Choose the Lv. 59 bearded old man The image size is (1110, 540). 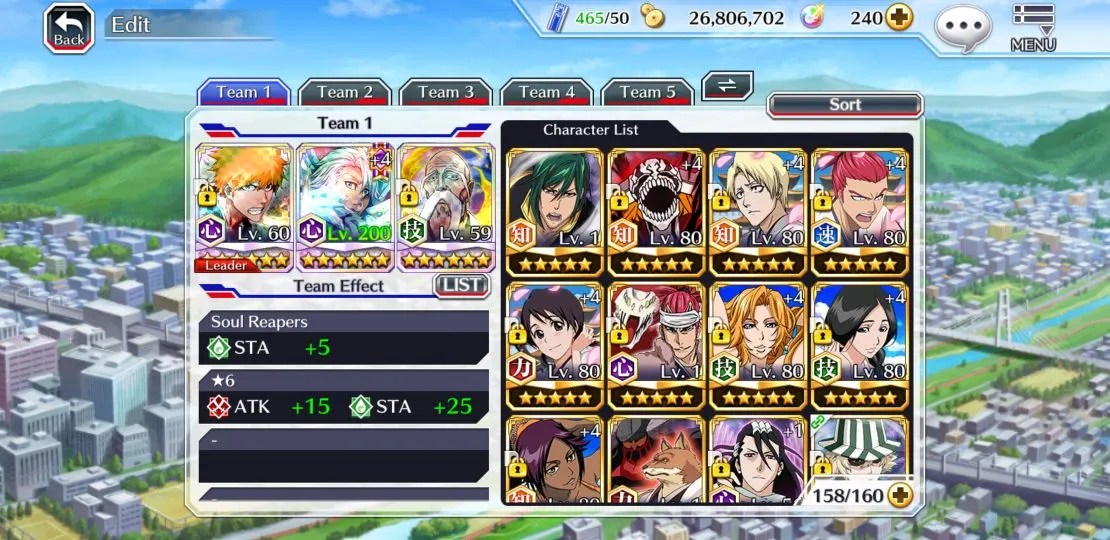(446, 207)
